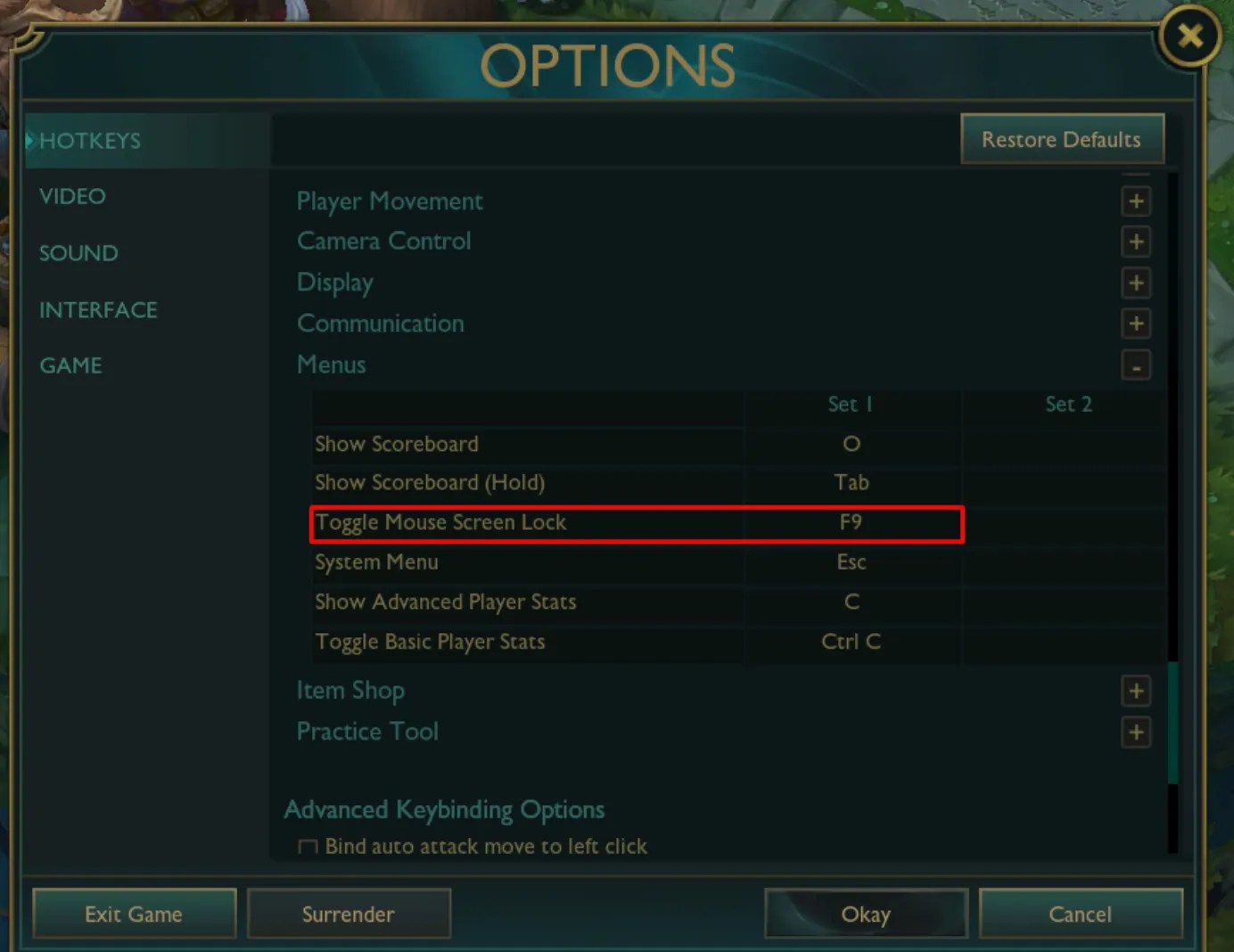
Task: Expand the Communication hotkey section
Action: 1136,324
